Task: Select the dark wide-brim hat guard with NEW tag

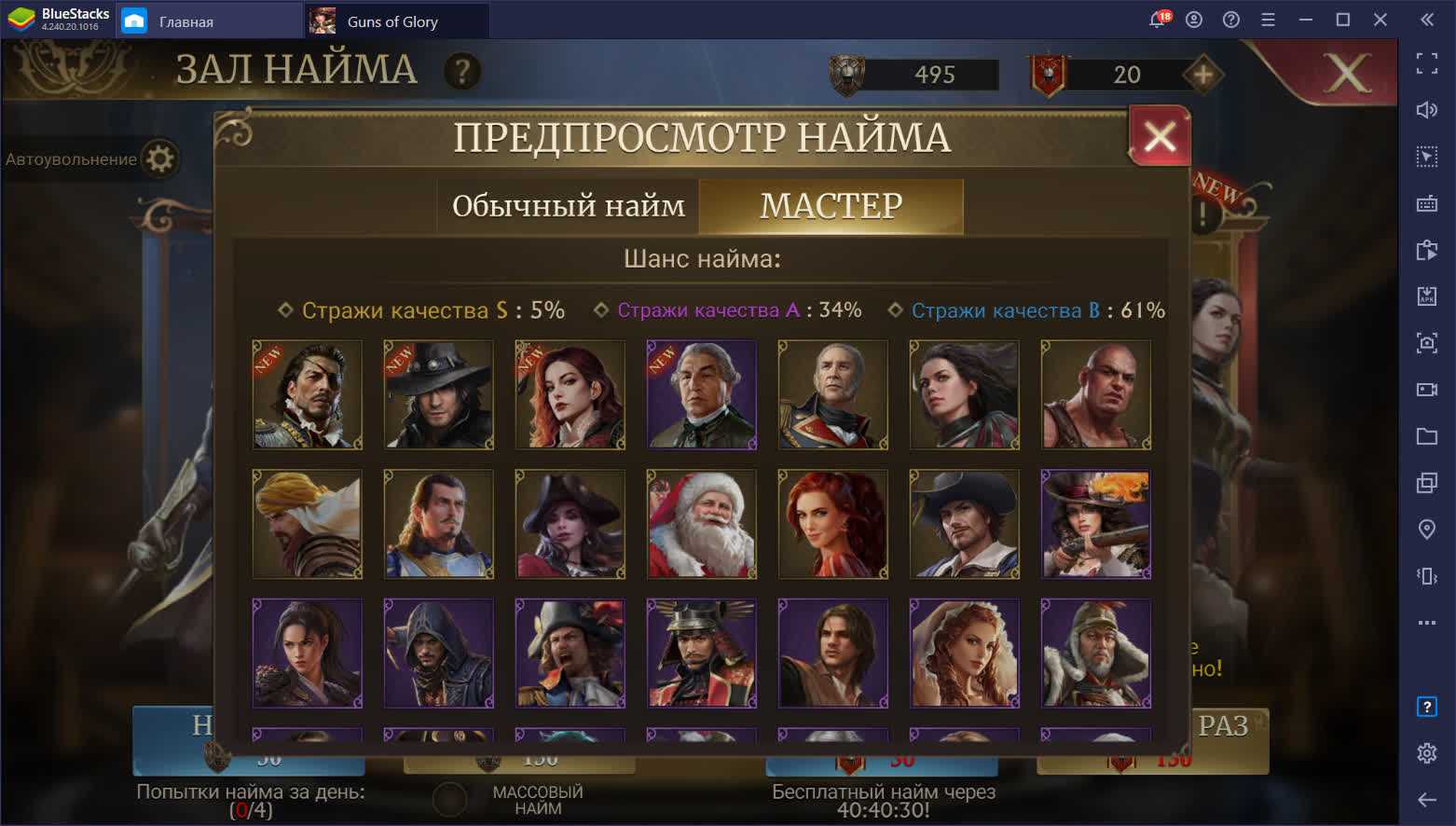Action: point(438,394)
